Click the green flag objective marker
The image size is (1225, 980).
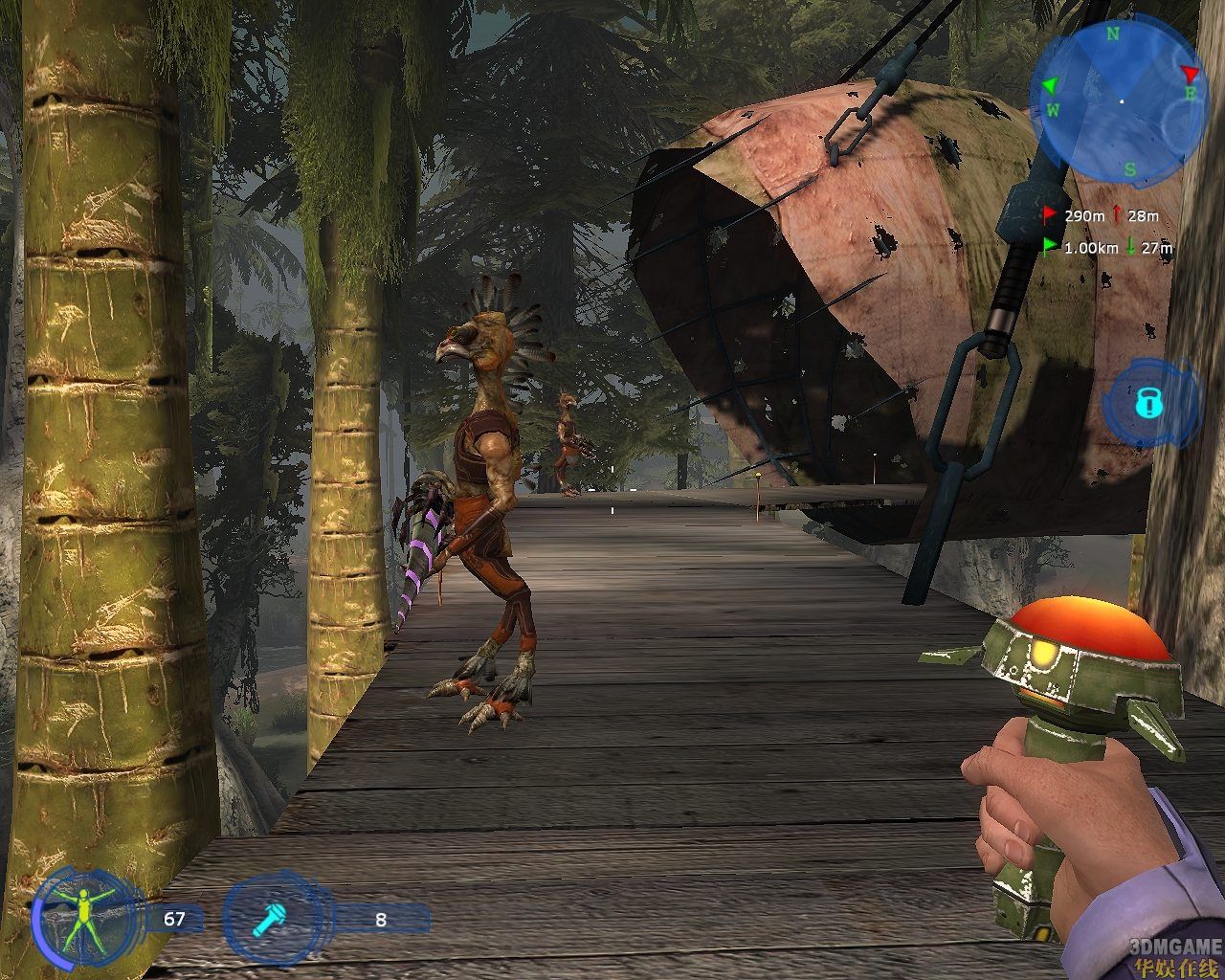click(1050, 247)
